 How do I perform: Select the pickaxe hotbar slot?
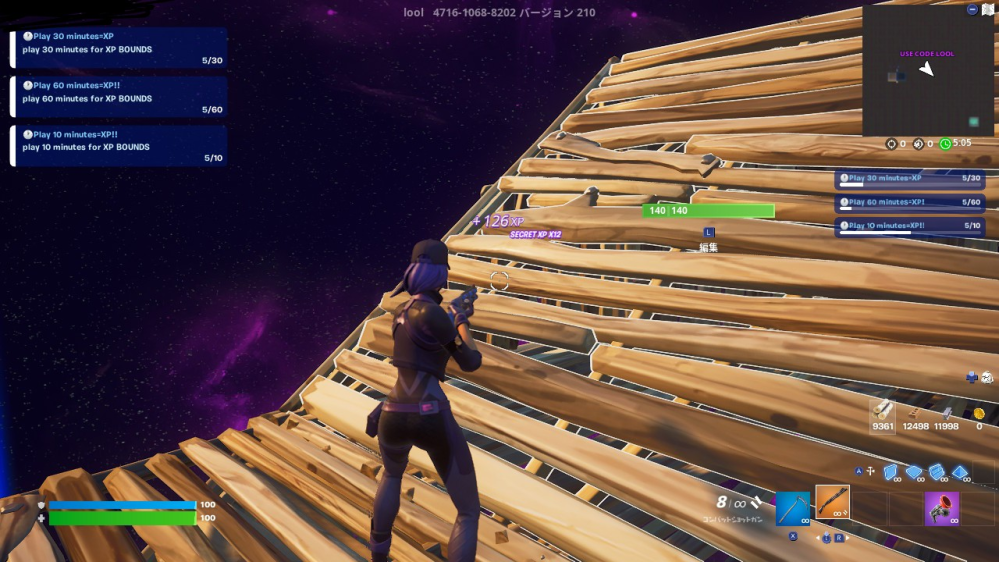(792, 508)
